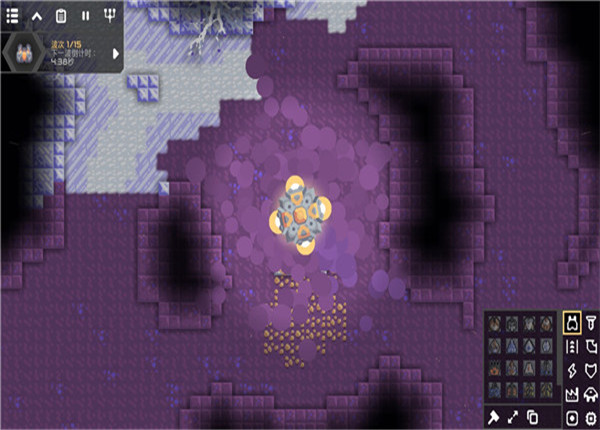This screenshot has height=430, width=600.
Task: Open the liquid blocks category
Action: coord(591,346)
